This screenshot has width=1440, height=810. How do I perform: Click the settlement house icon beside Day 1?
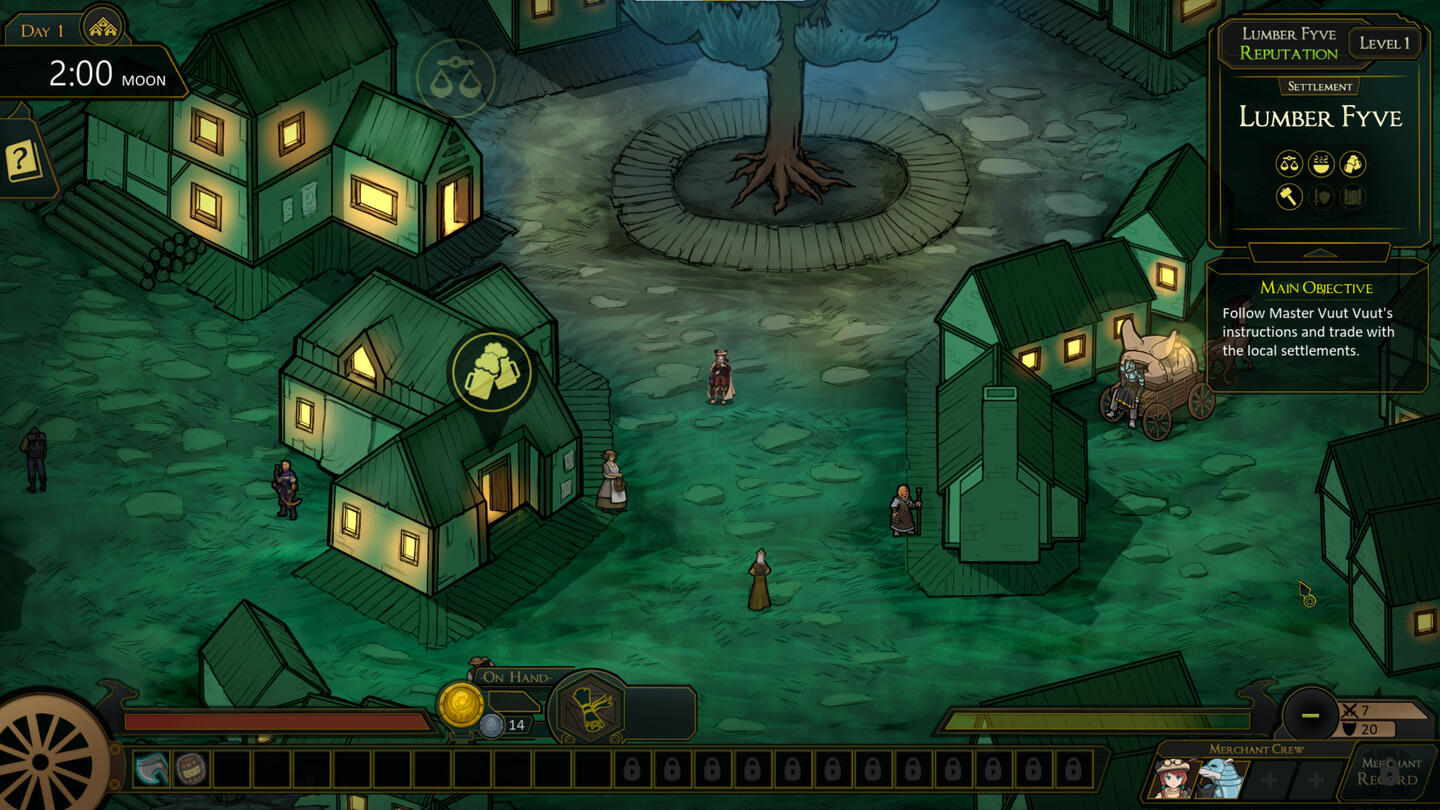click(x=102, y=29)
